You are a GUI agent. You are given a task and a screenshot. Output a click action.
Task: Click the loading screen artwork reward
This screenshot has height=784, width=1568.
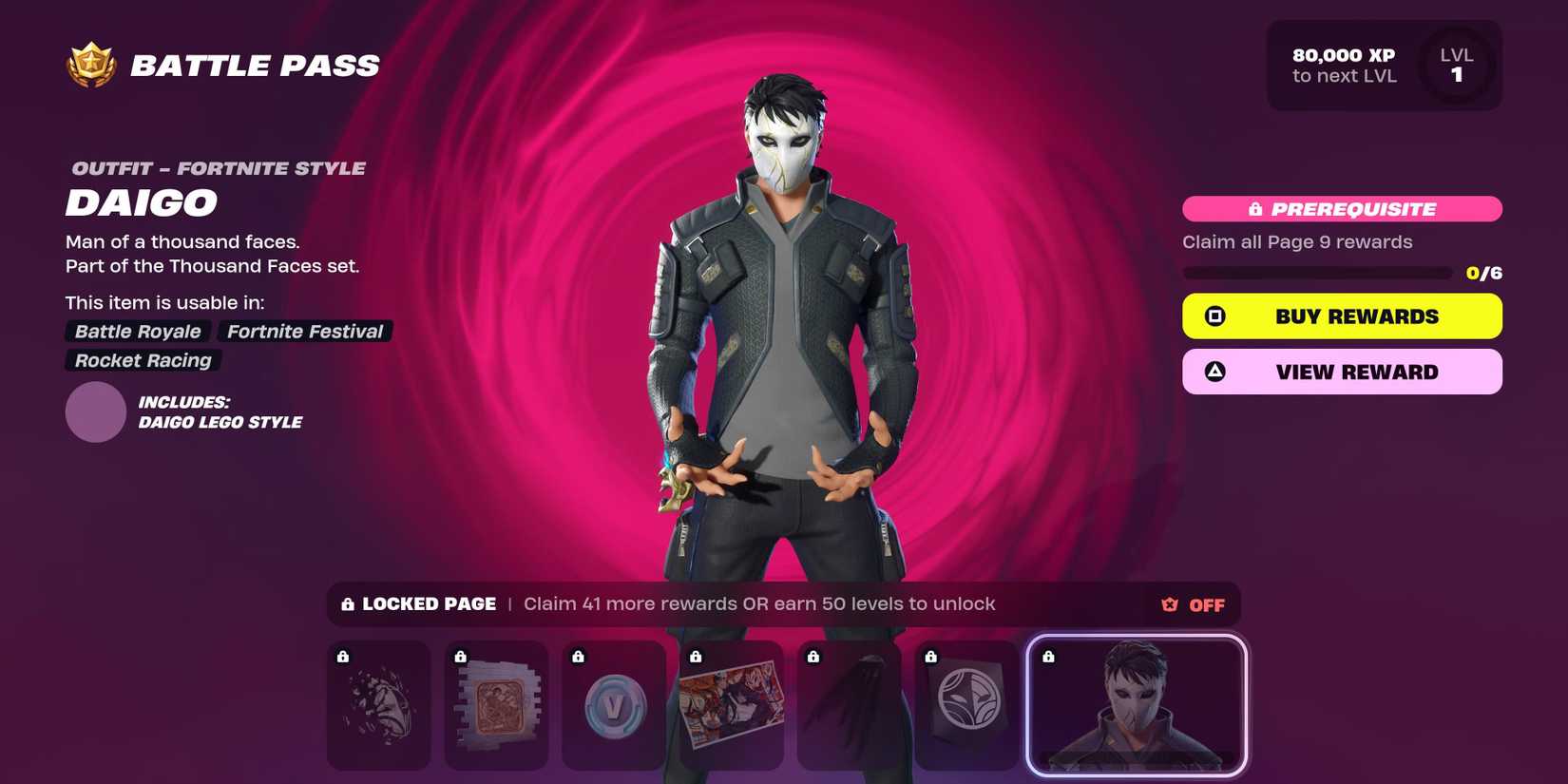tap(732, 705)
